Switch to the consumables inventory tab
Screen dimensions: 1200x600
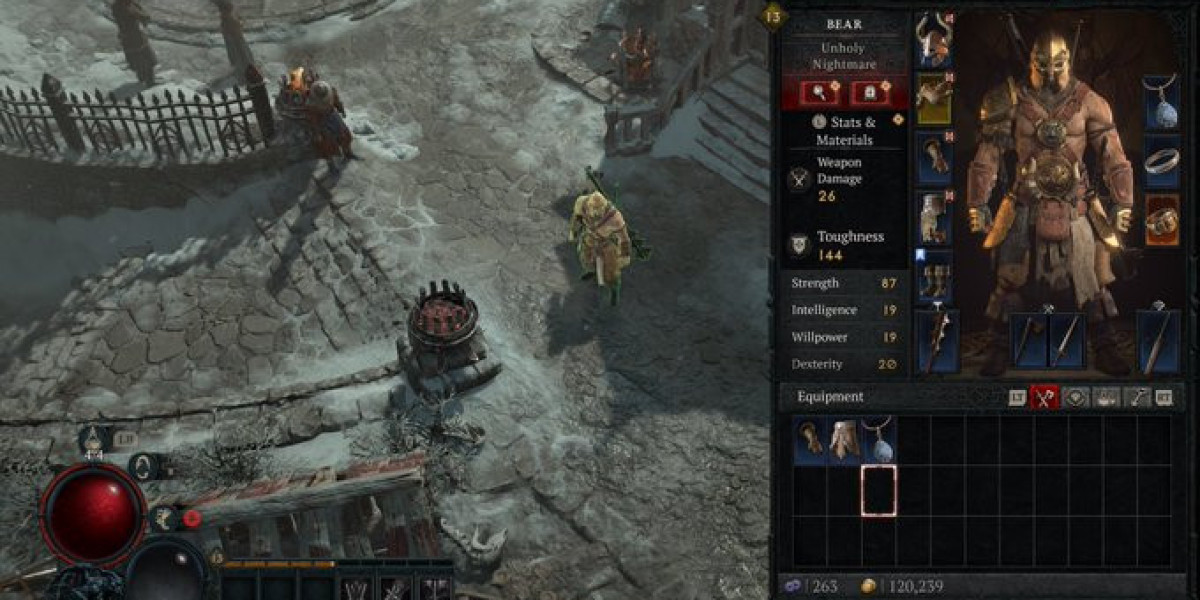tap(1105, 397)
